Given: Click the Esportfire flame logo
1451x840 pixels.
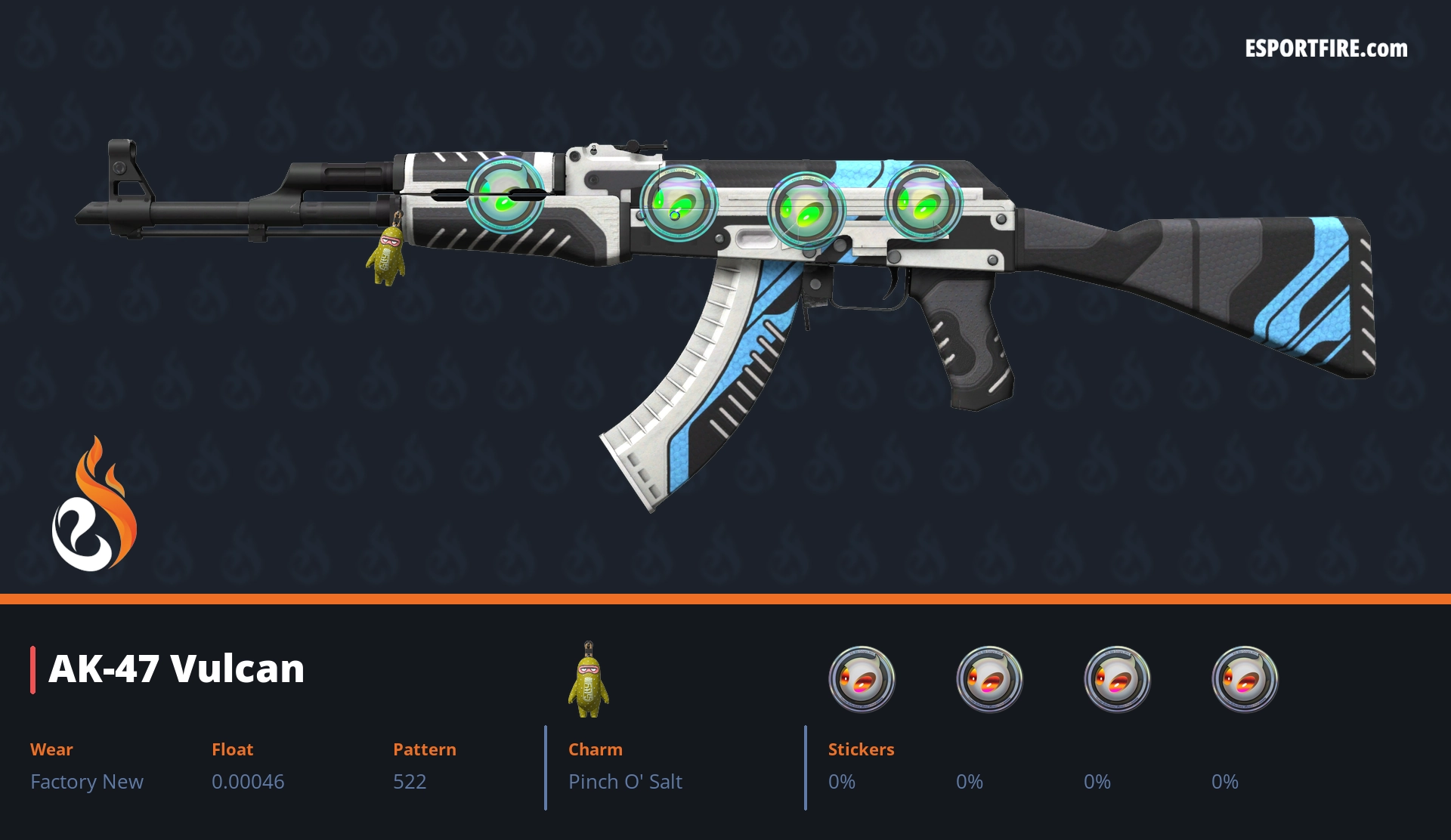Looking at the screenshot, I should pos(94,505).
